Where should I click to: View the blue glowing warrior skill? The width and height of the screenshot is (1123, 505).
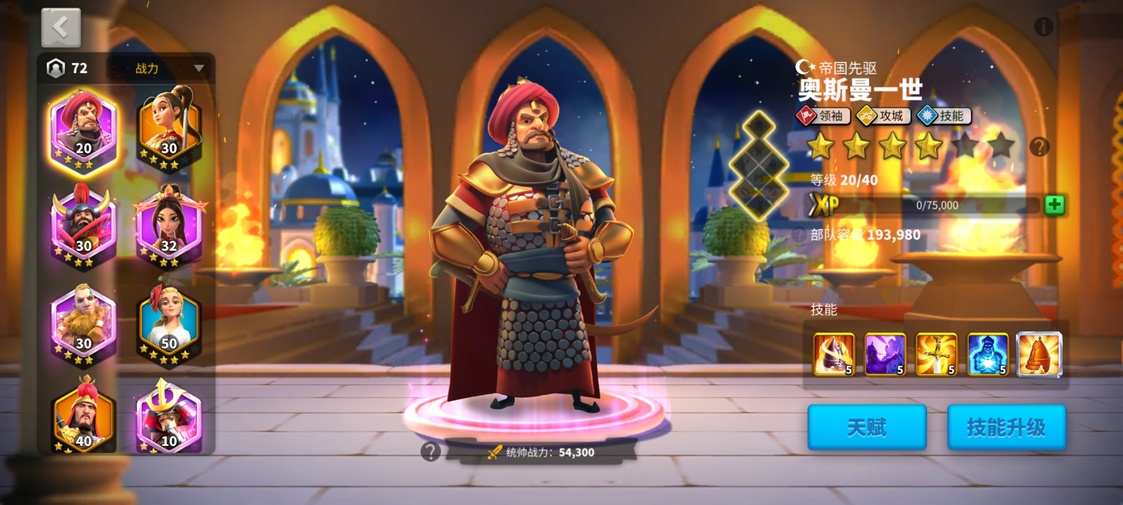point(987,355)
